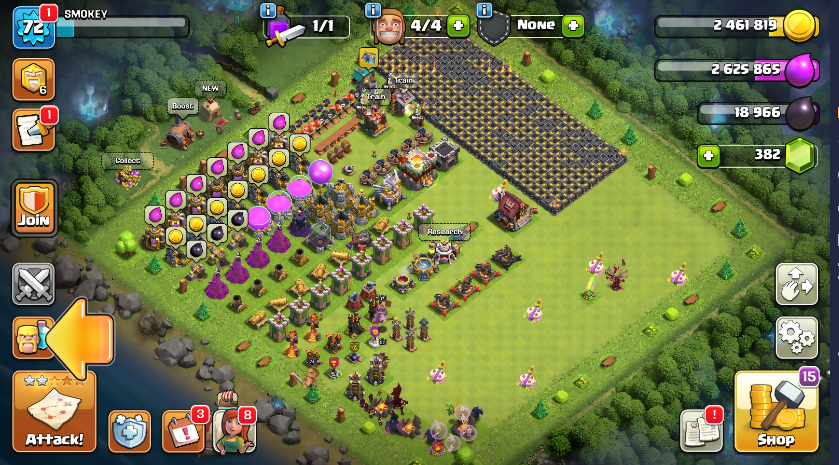Select the barbarian and potion troop button
This screenshot has width=839, height=465.
[x=30, y=338]
